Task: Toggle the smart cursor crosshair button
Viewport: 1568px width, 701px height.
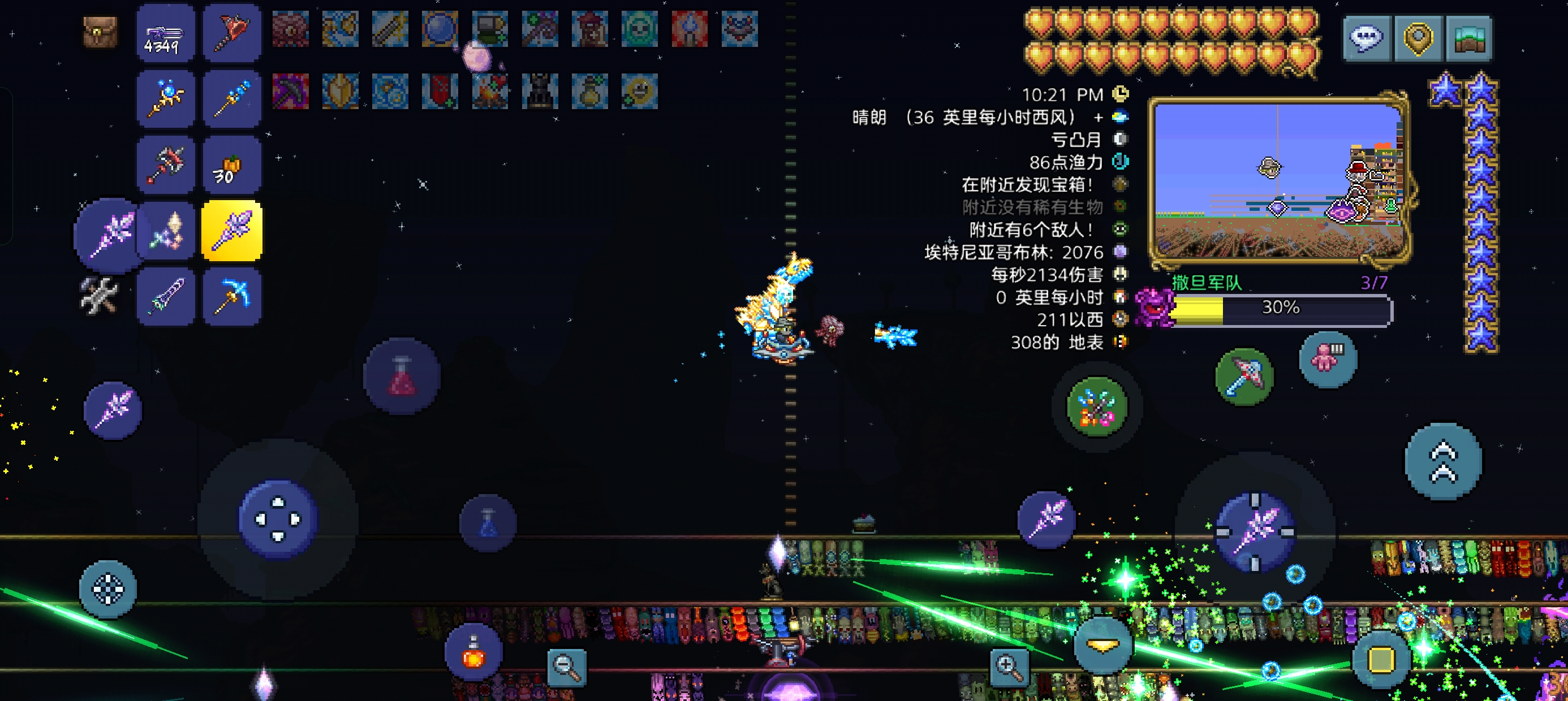Action: tap(107, 589)
